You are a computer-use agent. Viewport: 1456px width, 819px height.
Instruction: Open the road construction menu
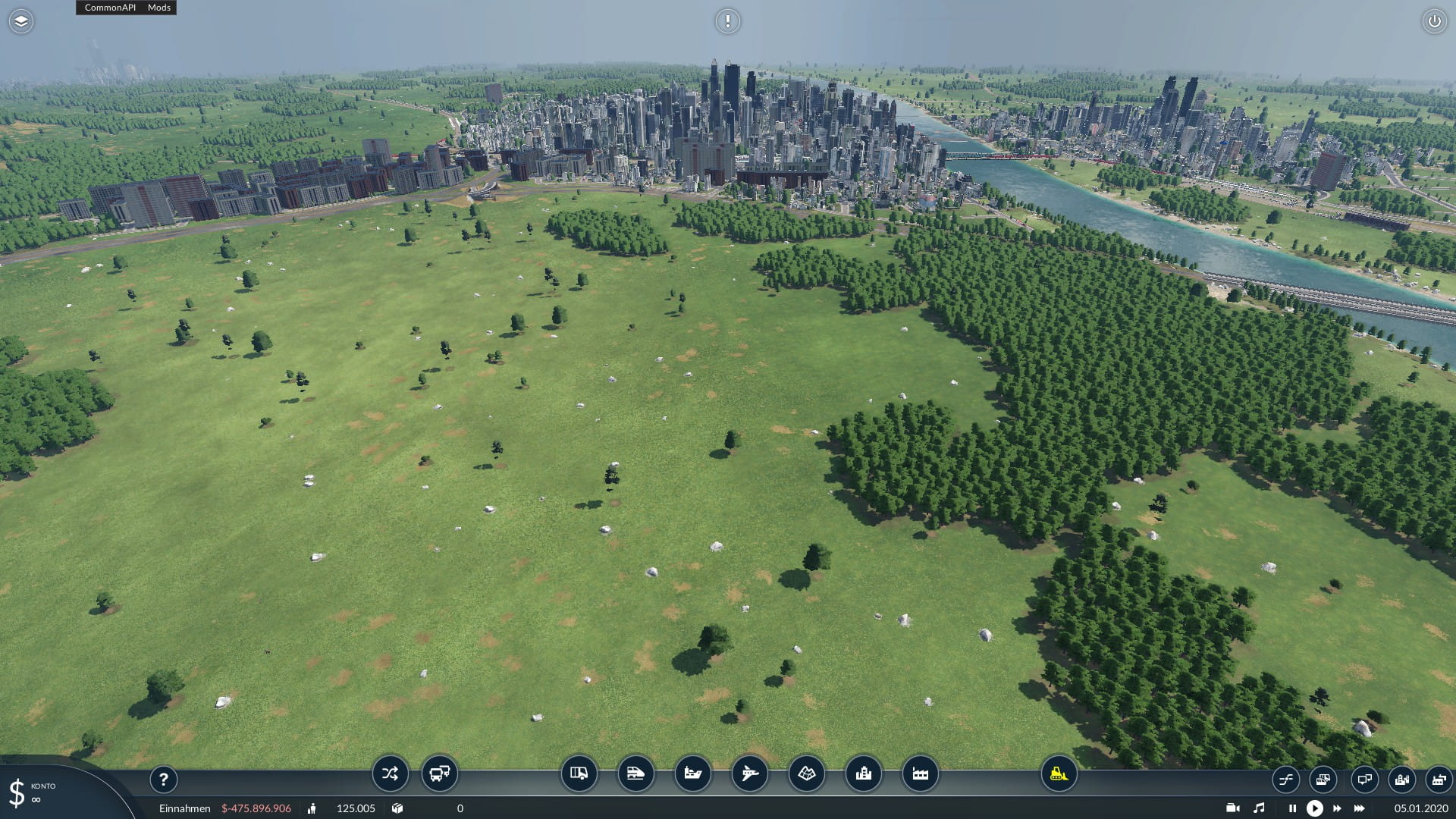[579, 773]
